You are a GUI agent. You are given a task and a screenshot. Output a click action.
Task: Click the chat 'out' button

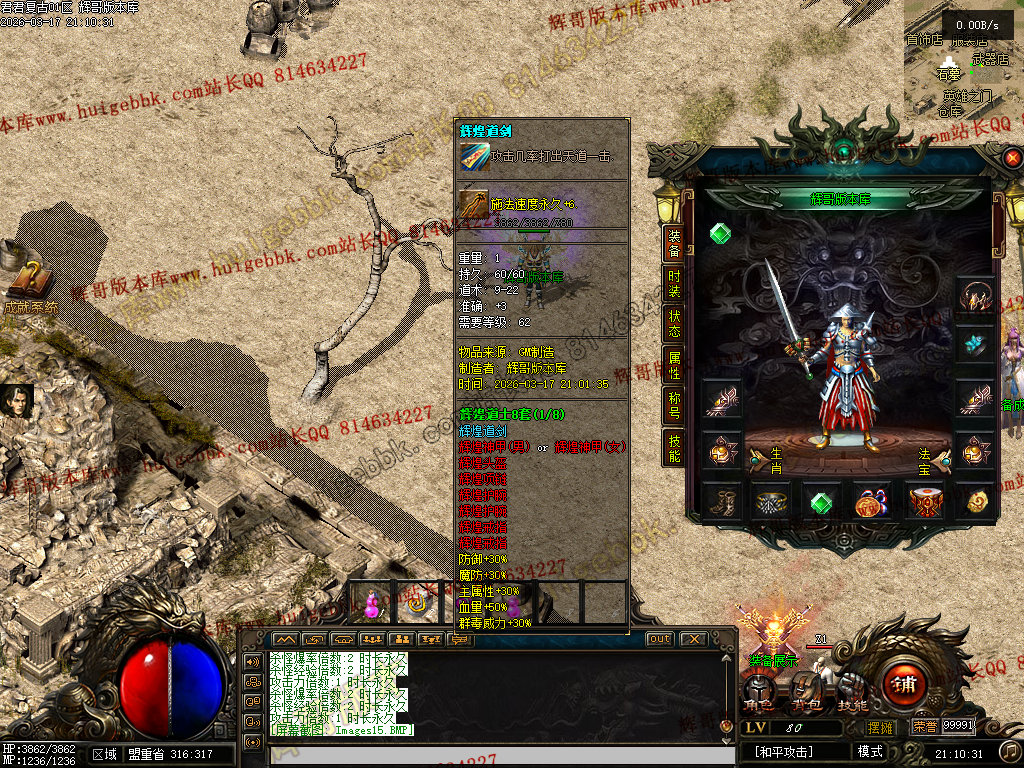click(x=660, y=639)
